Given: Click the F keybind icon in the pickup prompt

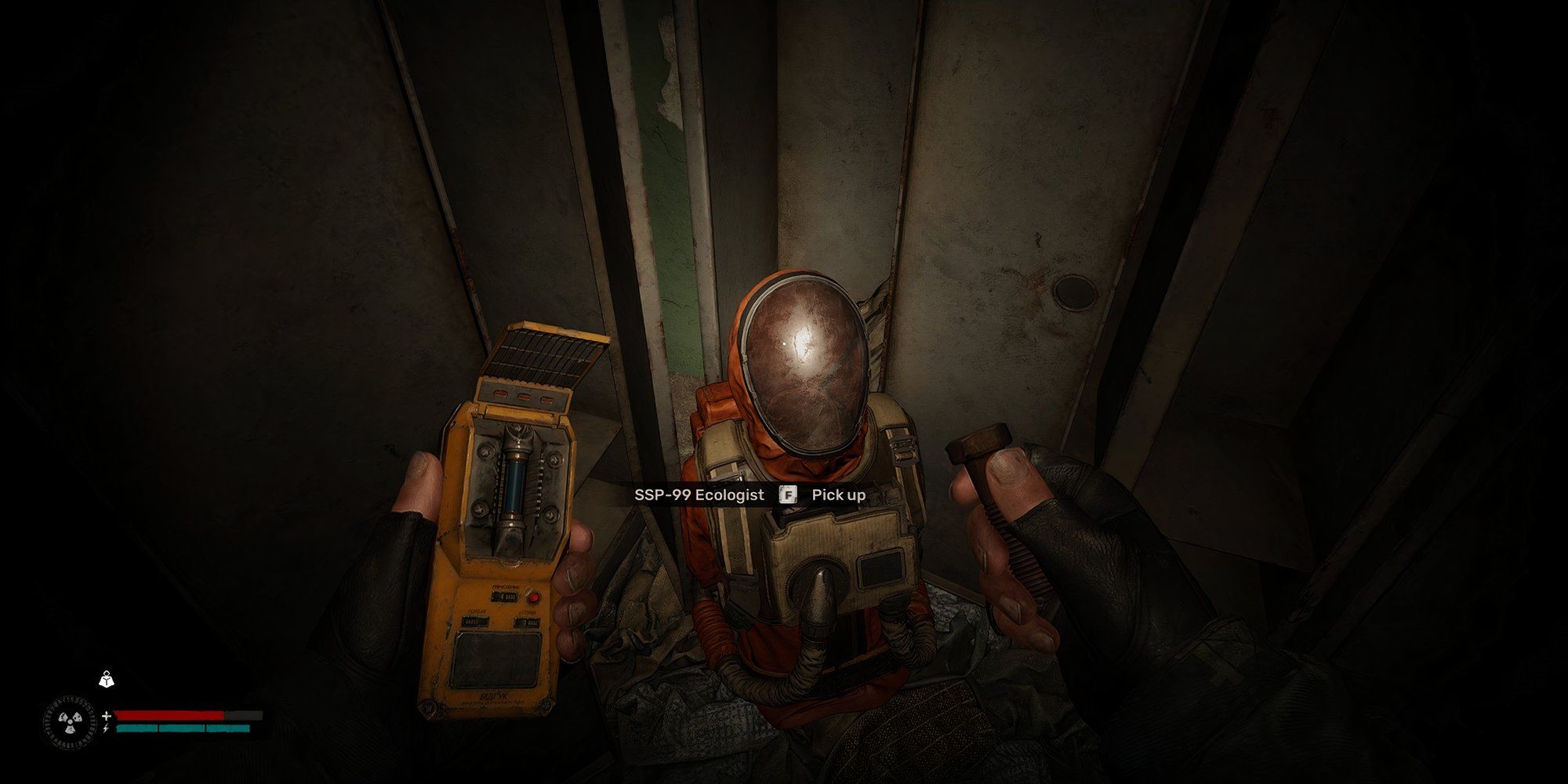Looking at the screenshot, I should [787, 495].
